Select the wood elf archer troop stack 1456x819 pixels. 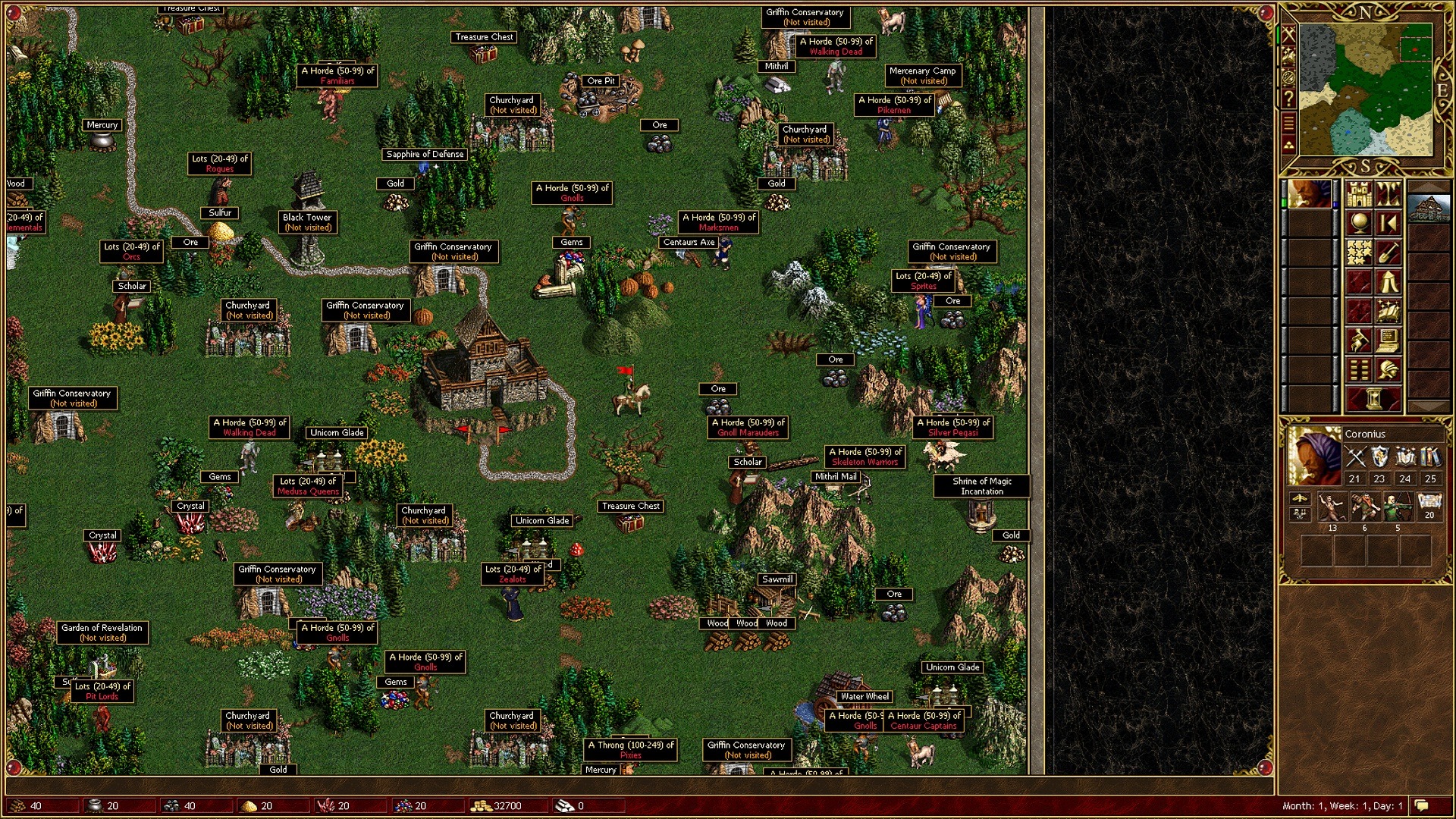point(1397,507)
